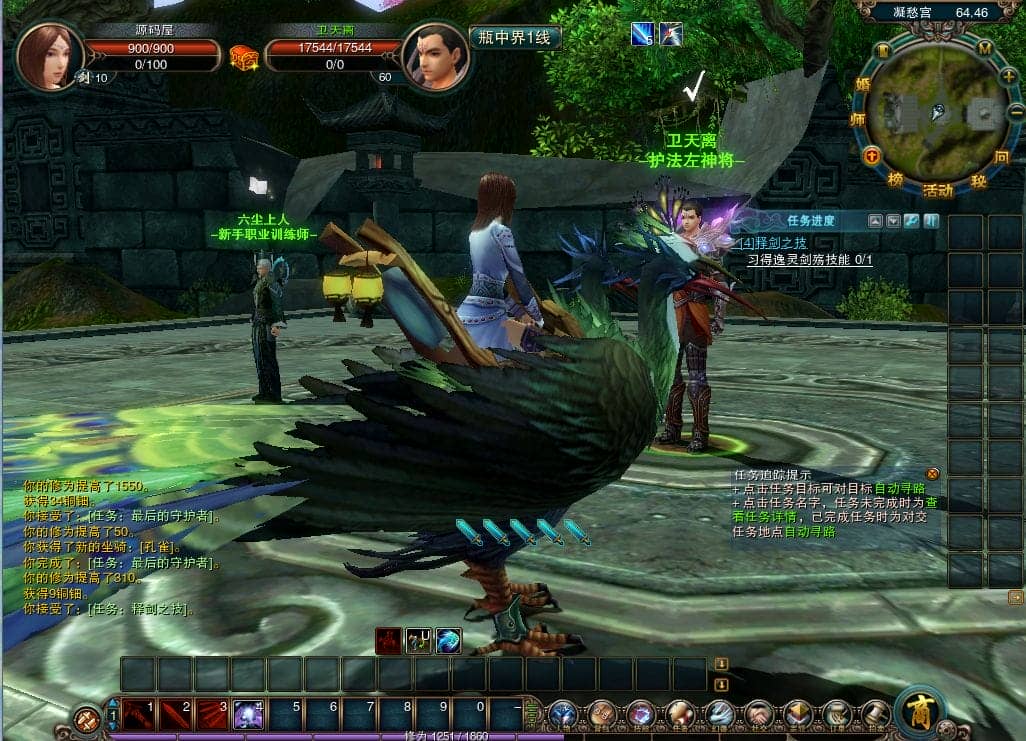Screen dimensions: 1026x741
Task: Open the 瓶中界1线 server line selector
Action: 515,38
